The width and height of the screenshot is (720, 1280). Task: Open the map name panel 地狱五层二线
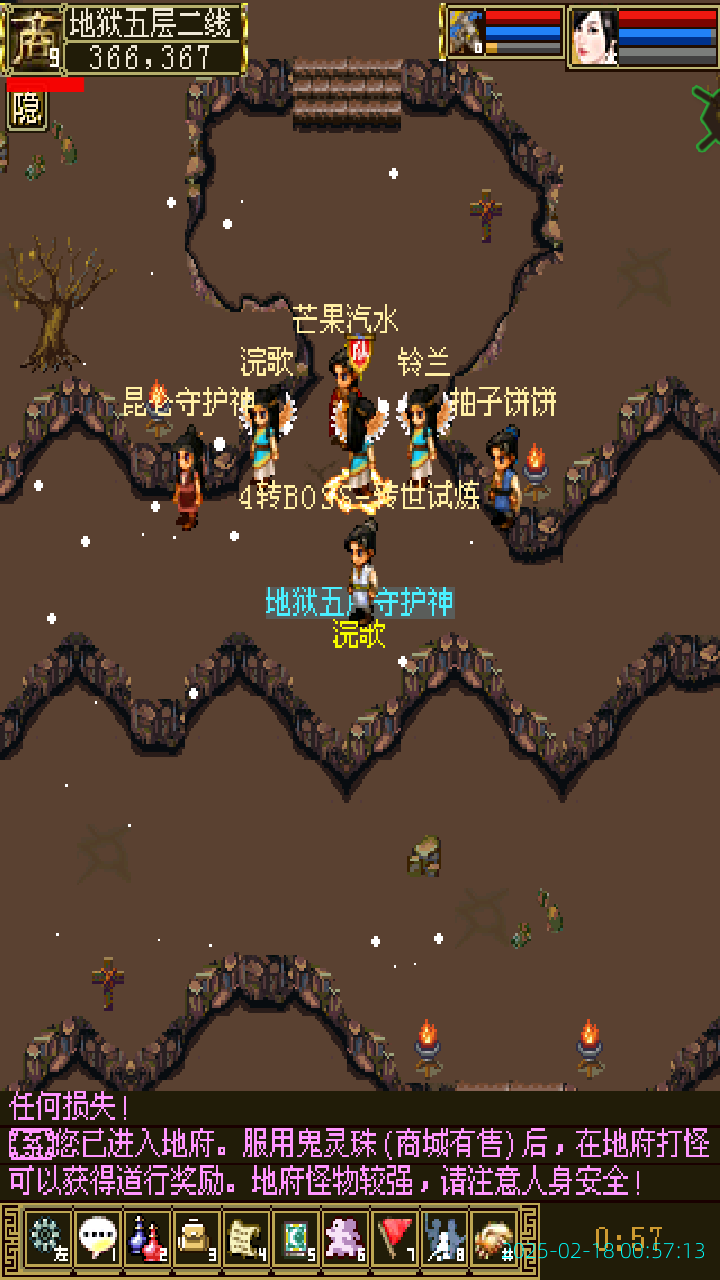coord(154,22)
